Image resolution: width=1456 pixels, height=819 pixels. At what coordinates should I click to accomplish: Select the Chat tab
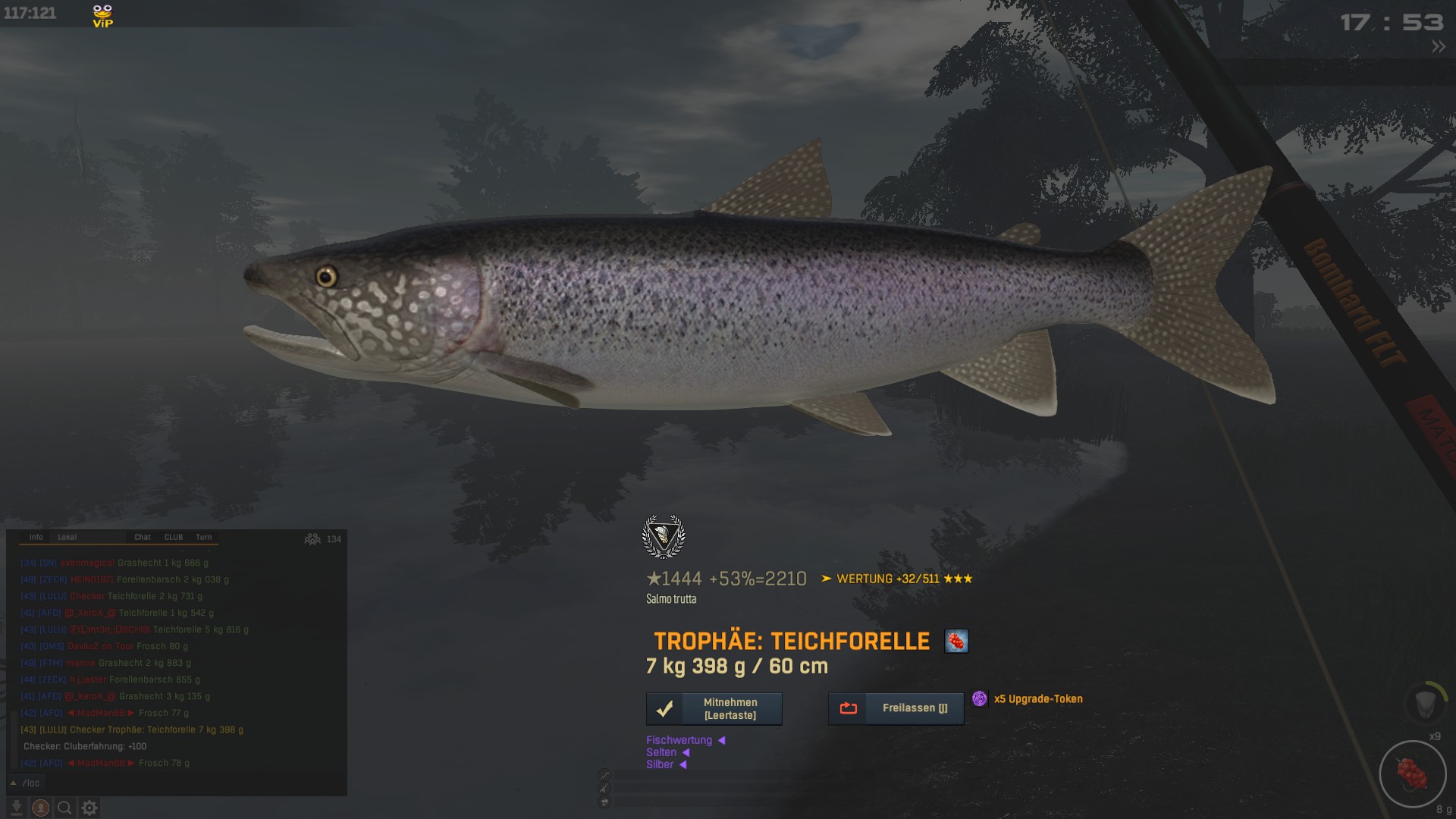[143, 537]
